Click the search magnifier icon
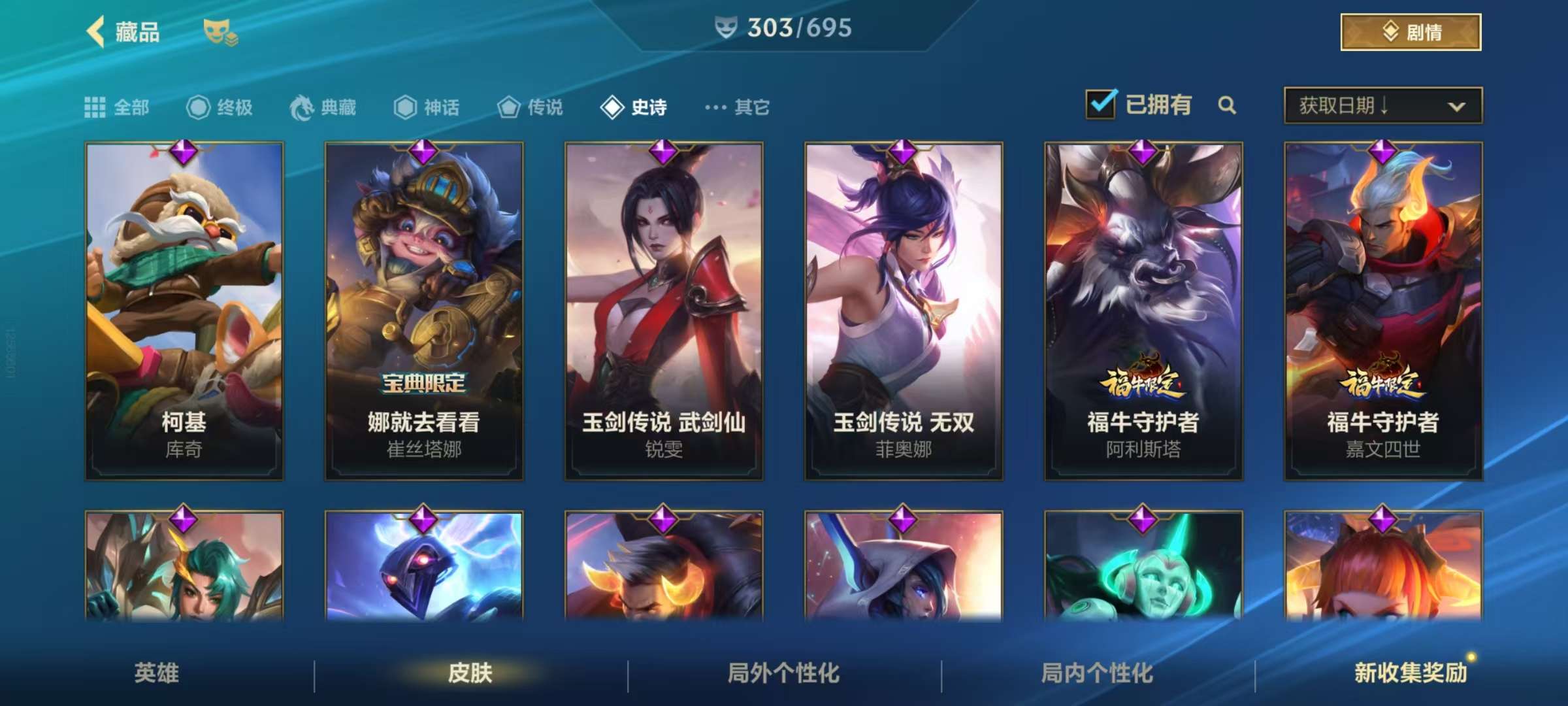Screen dimensions: 1568x706 [x=1226, y=105]
